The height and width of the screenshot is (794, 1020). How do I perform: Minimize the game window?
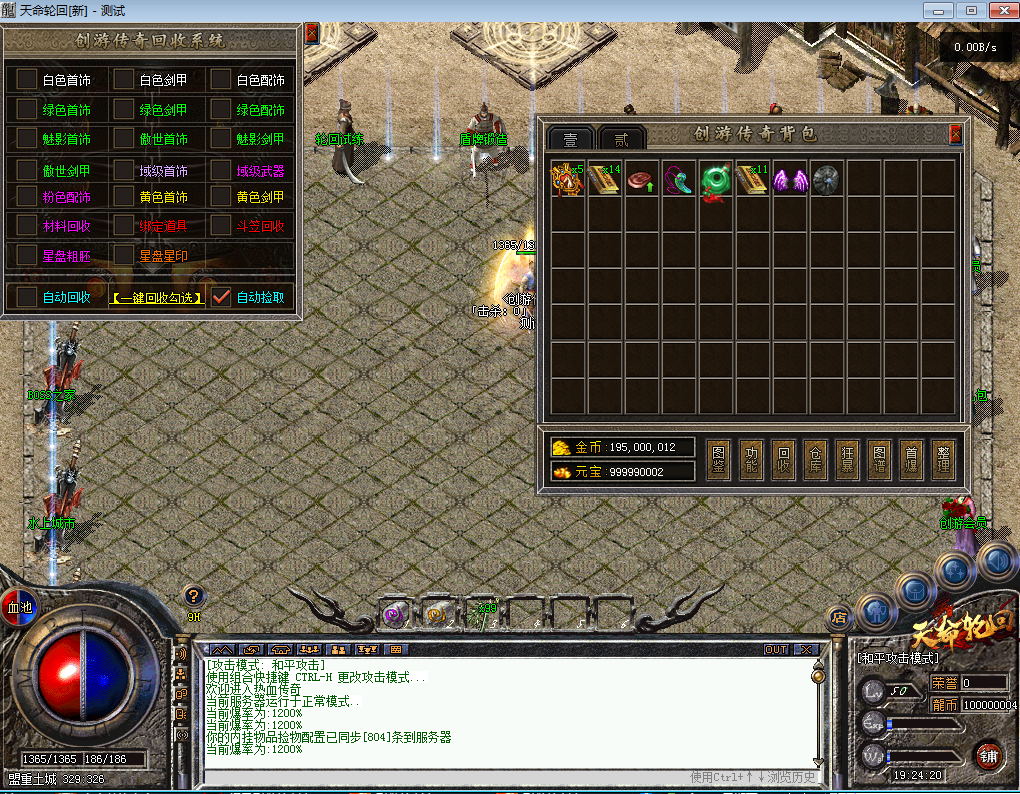click(937, 10)
